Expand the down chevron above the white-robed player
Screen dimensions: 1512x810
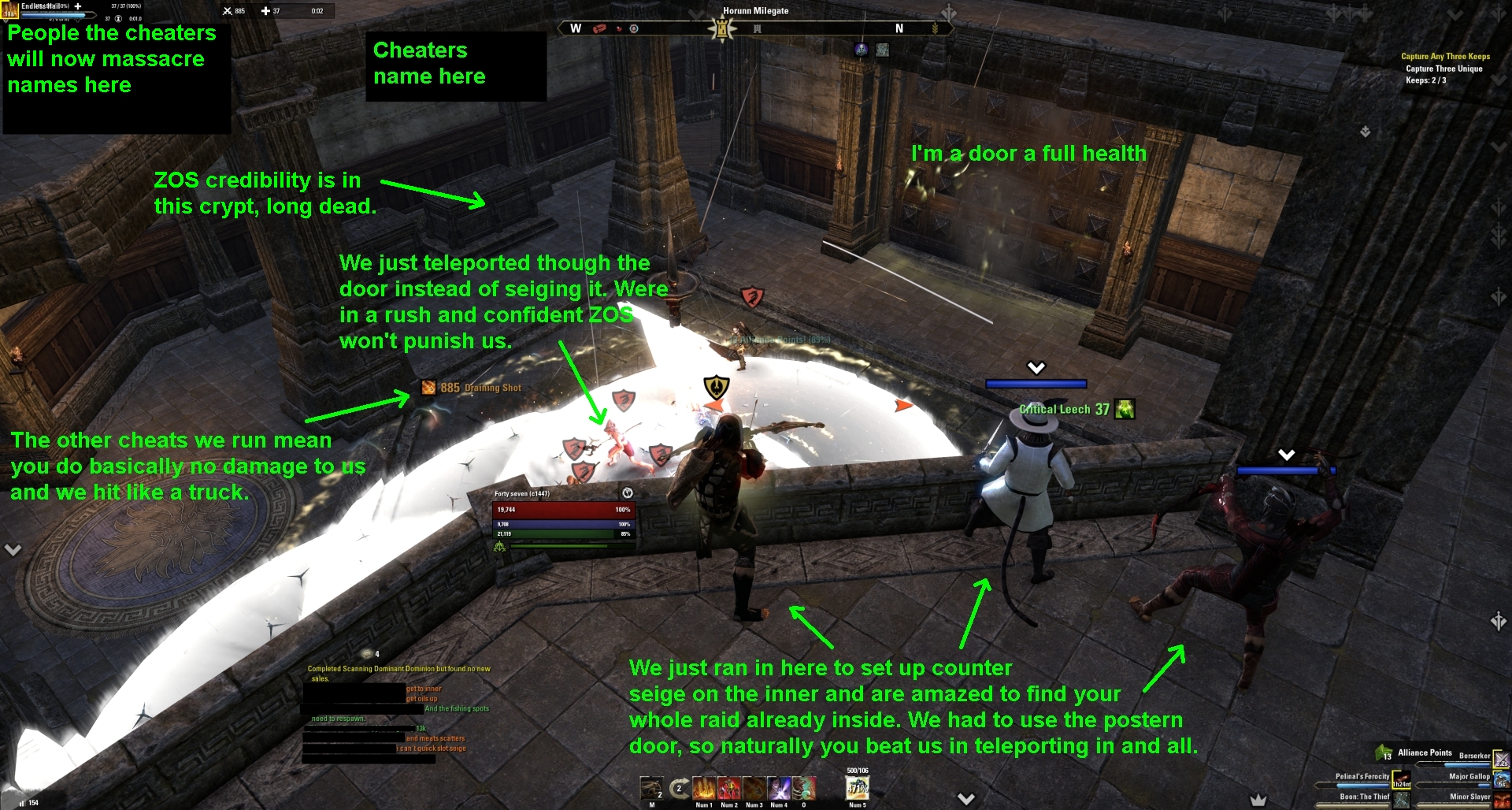pos(1036,366)
